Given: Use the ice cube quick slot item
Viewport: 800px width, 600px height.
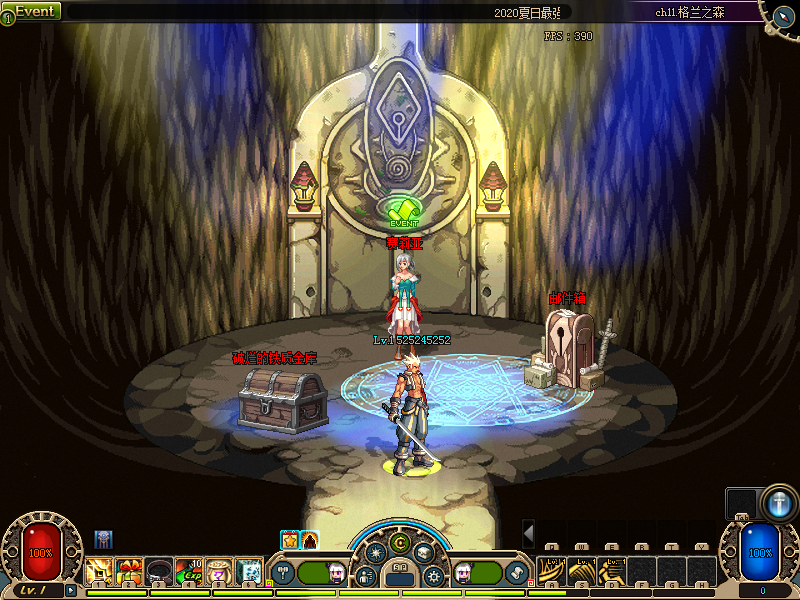Looking at the screenshot, I should click(x=249, y=571).
